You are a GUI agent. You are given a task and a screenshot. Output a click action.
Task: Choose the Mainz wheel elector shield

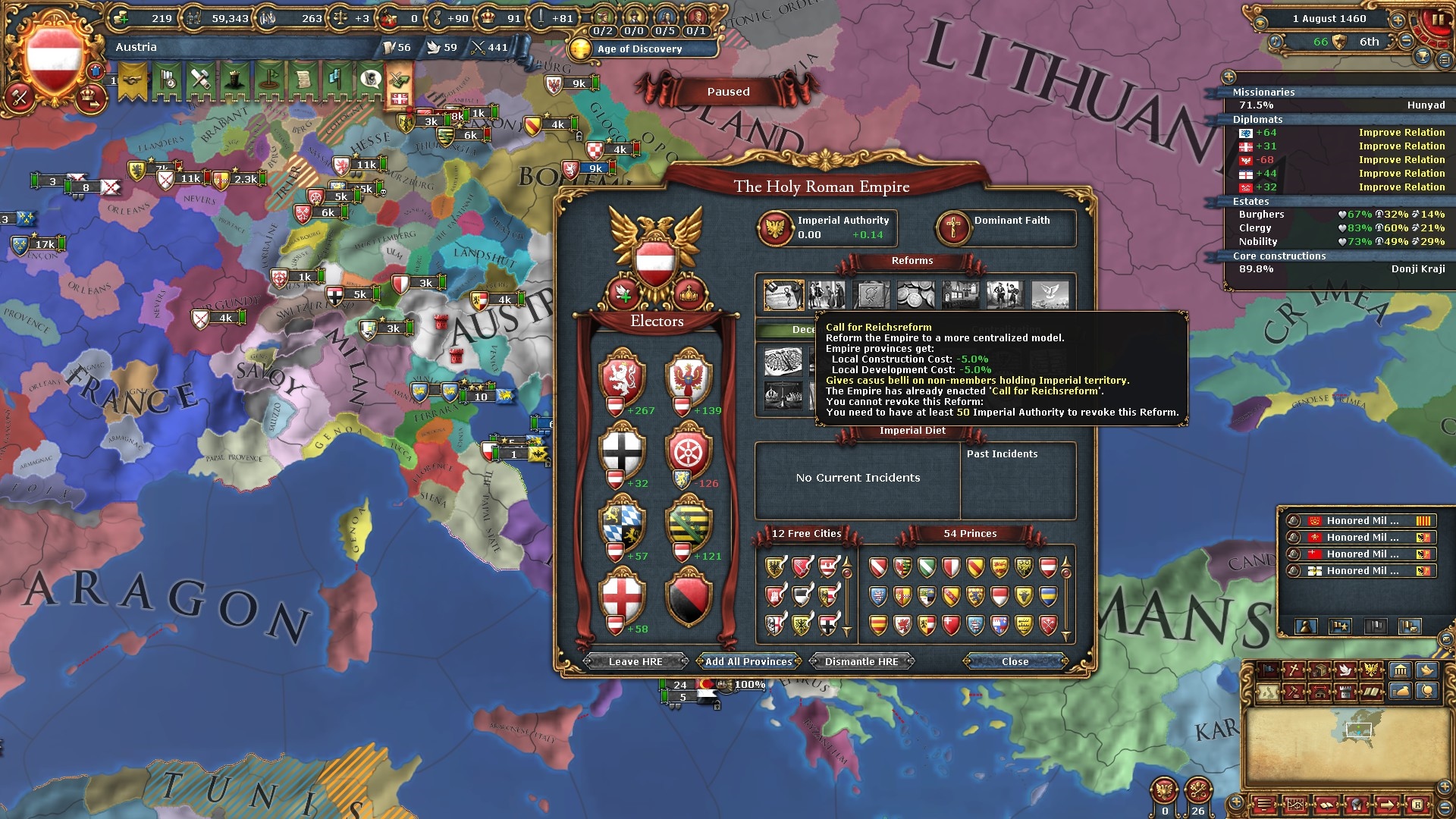[688, 450]
